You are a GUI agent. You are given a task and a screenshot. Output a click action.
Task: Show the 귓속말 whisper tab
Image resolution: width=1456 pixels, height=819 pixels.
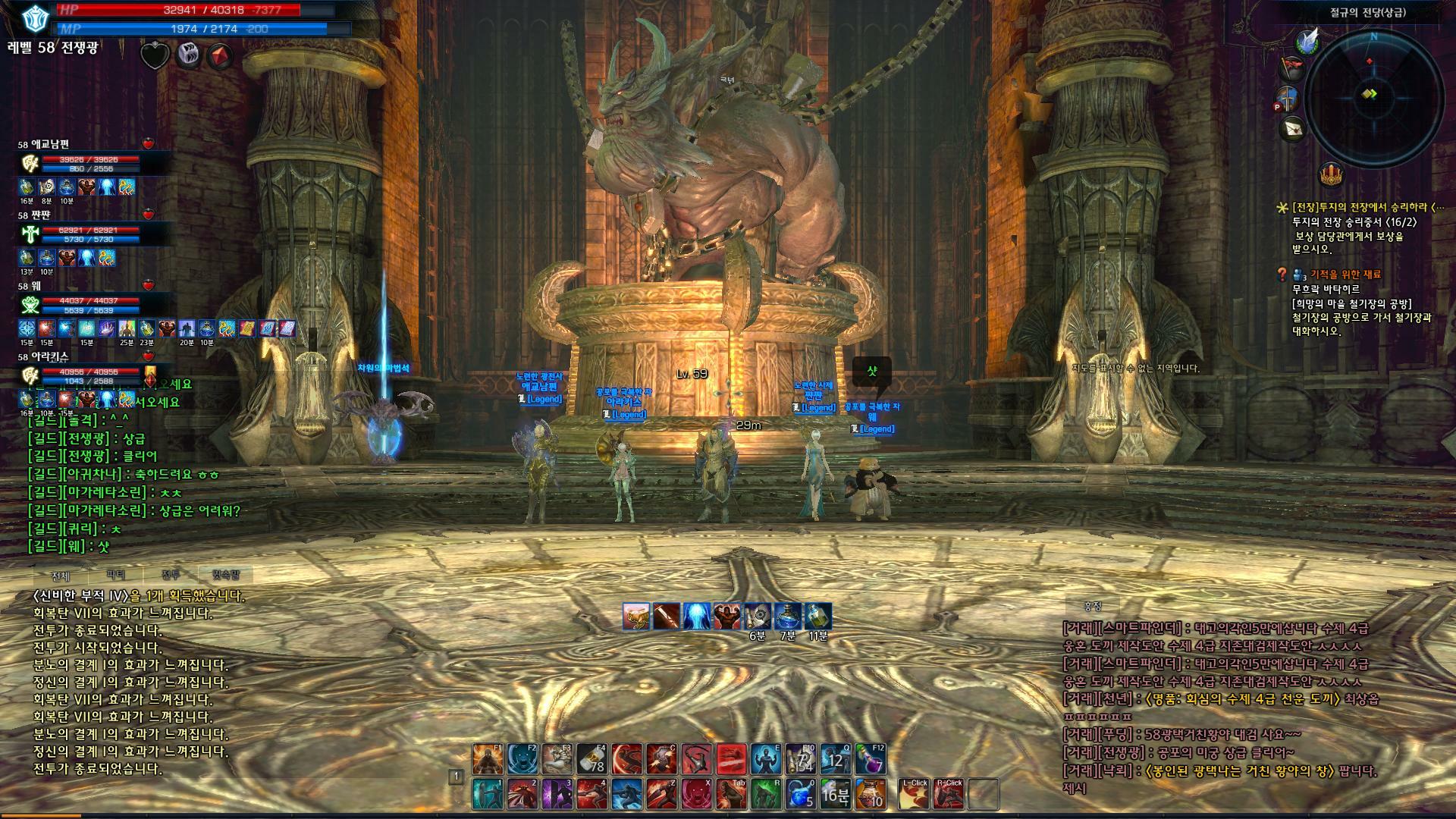(x=225, y=576)
